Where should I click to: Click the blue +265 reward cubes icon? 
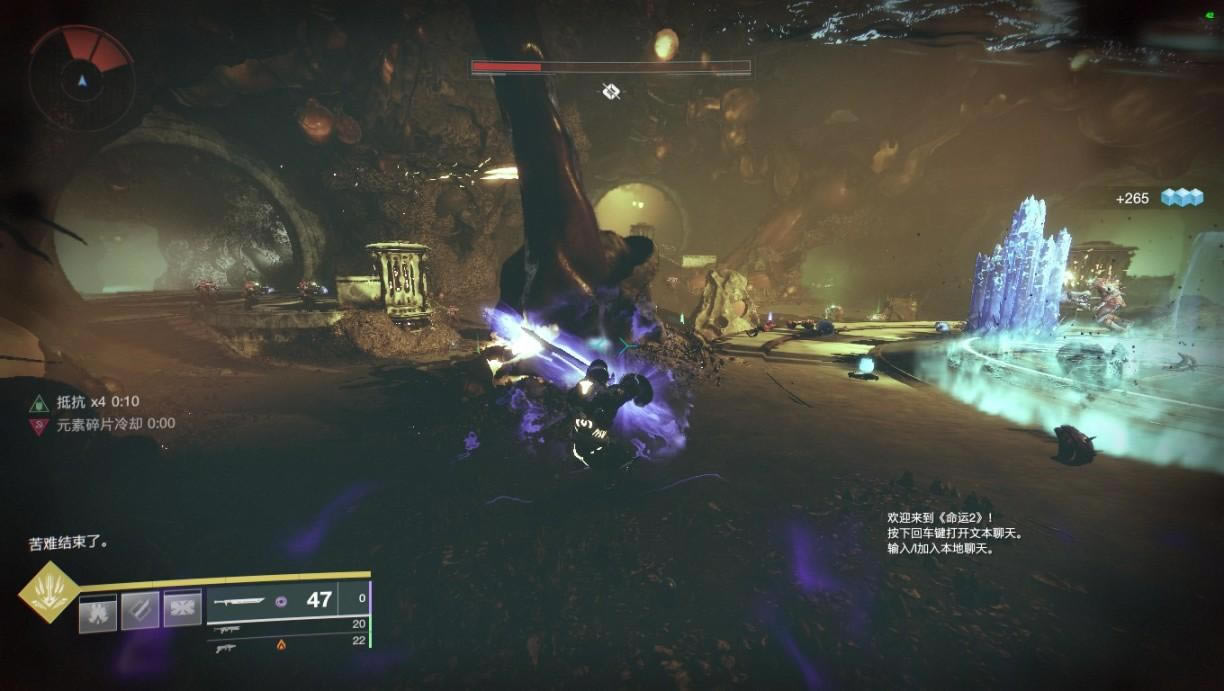[x=1181, y=198]
